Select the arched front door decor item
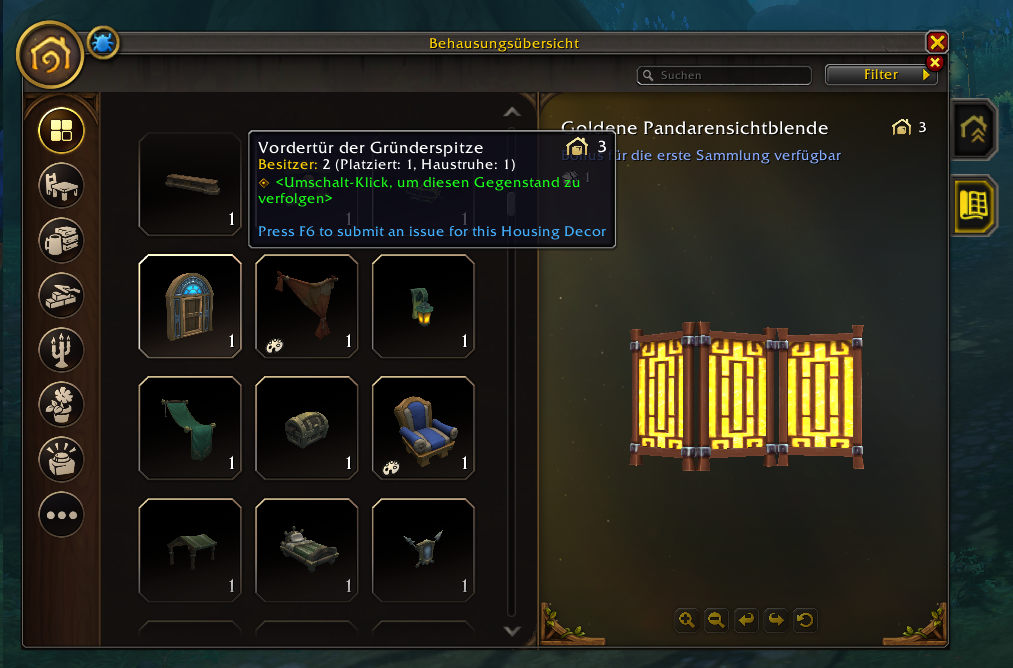 coord(189,305)
